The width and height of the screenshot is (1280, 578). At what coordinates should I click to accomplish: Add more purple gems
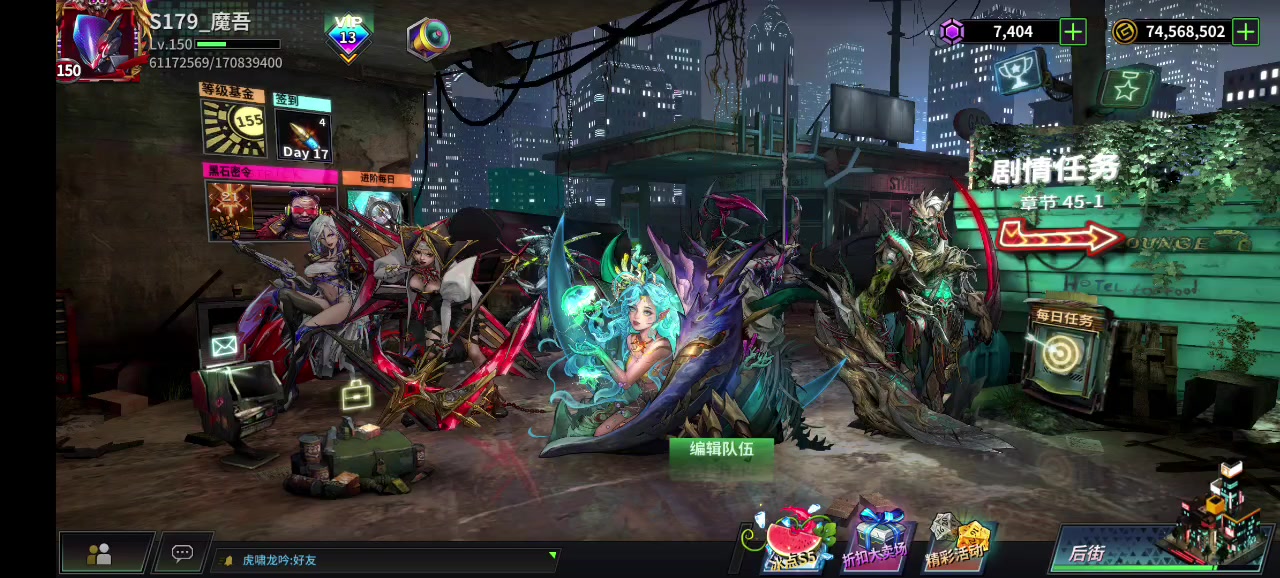coord(1073,32)
